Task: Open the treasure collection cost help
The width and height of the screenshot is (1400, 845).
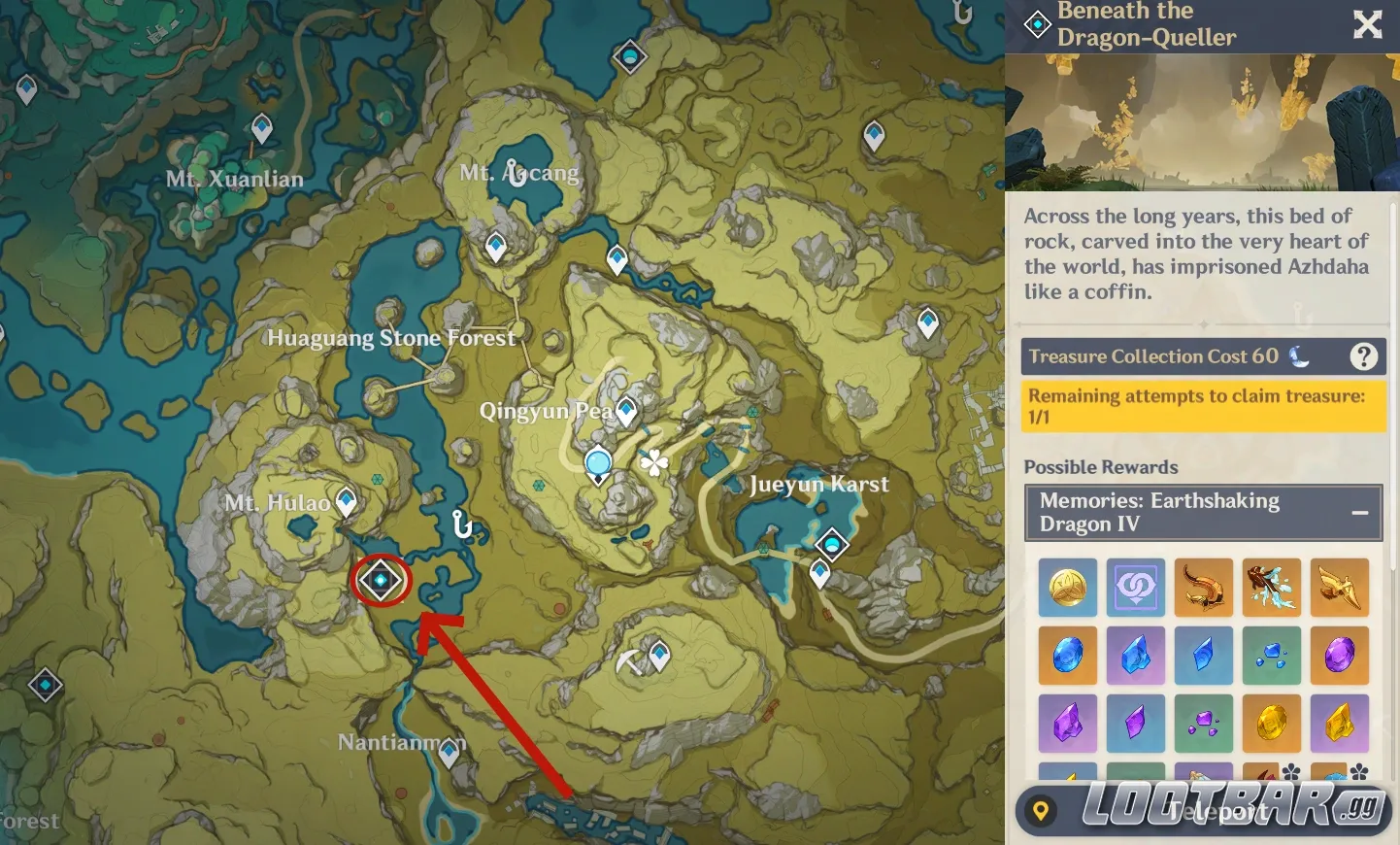Action: 1363,357
